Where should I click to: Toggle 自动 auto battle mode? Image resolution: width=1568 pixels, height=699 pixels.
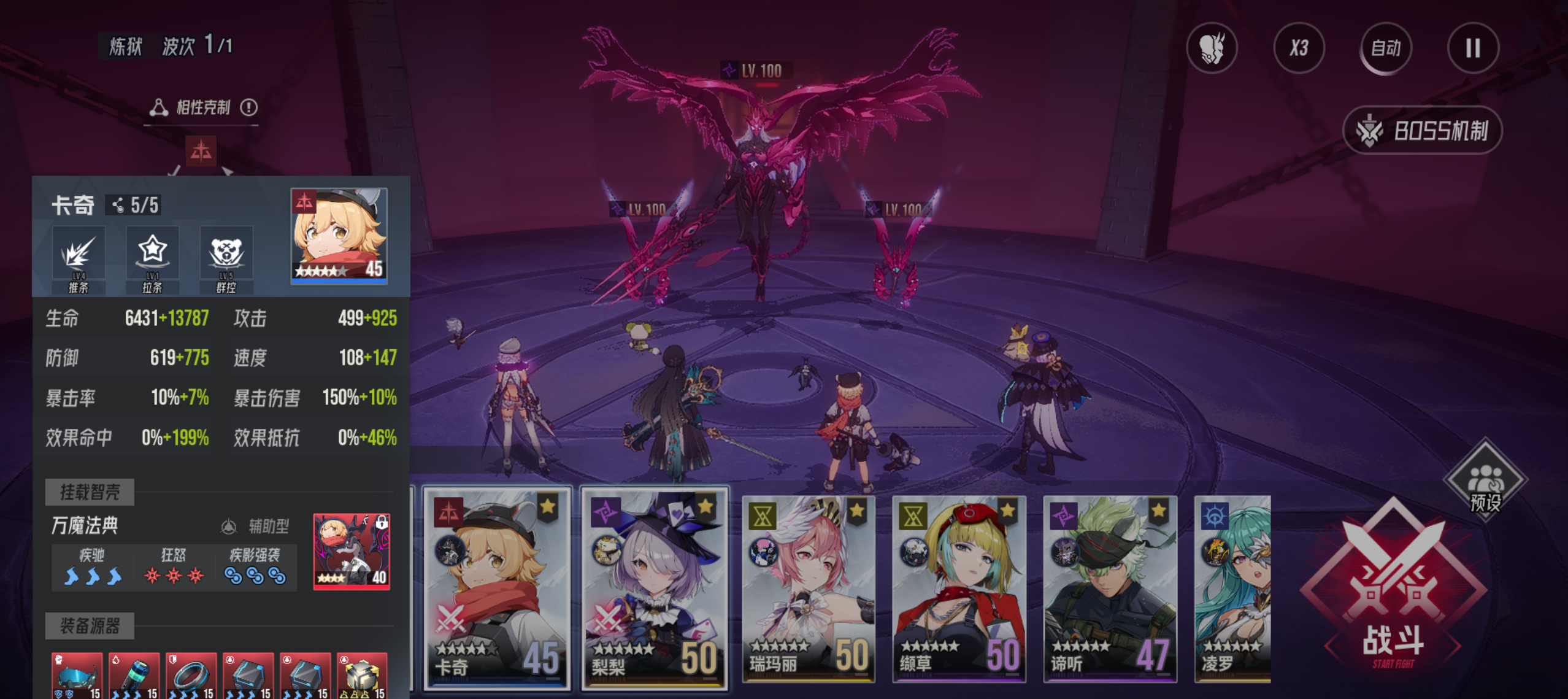pos(1385,48)
